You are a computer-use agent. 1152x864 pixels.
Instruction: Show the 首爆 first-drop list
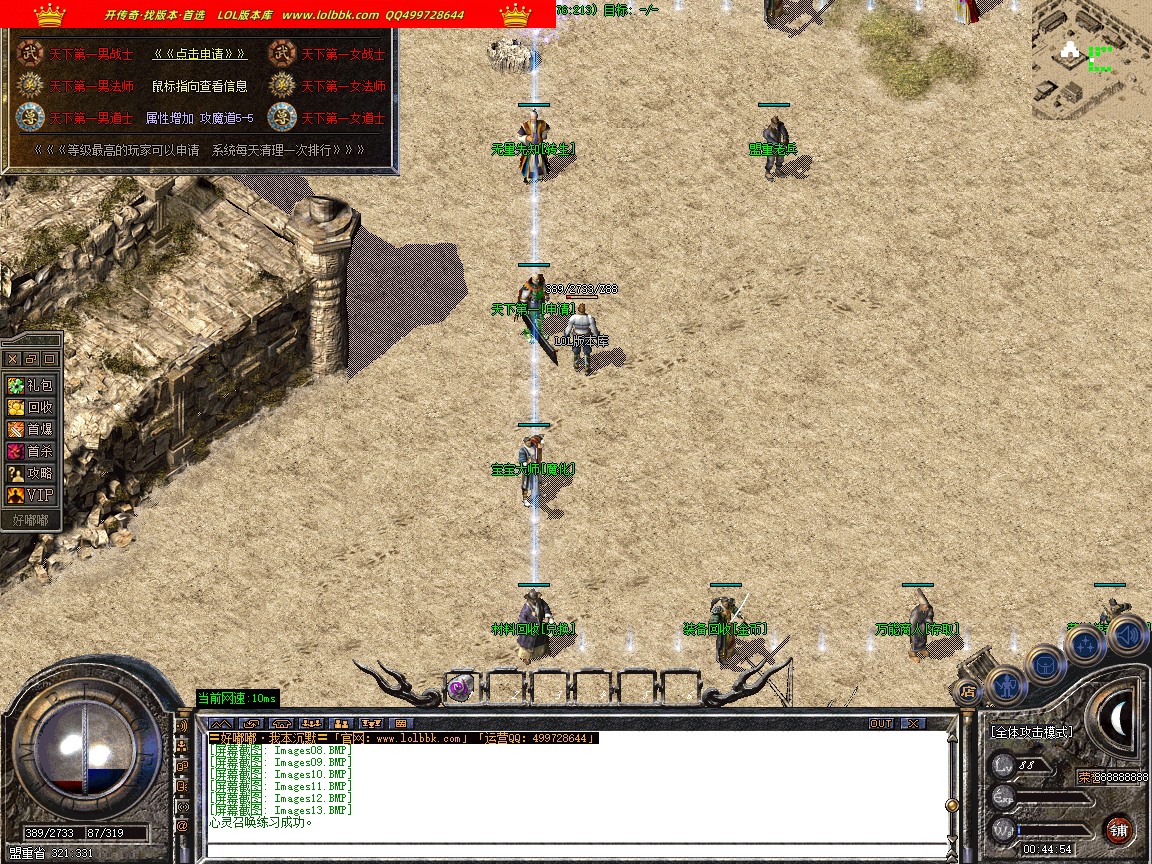[x=31, y=429]
